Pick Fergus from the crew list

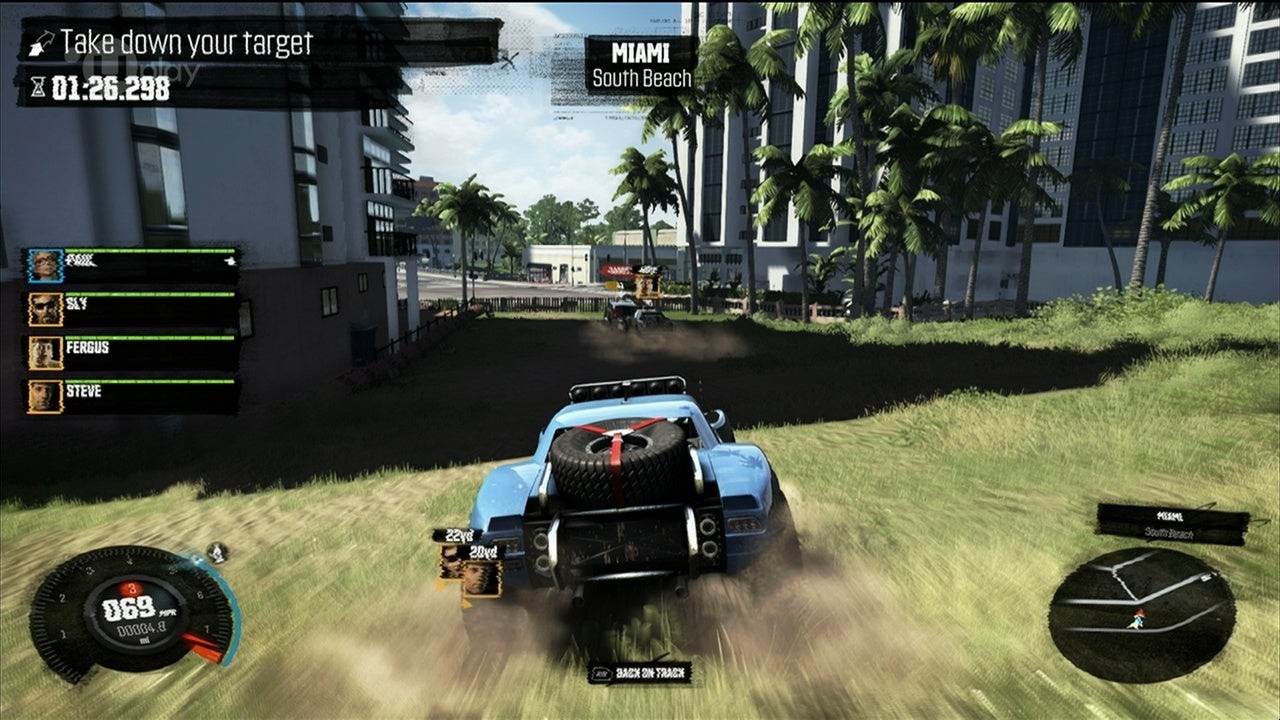[x=132, y=353]
